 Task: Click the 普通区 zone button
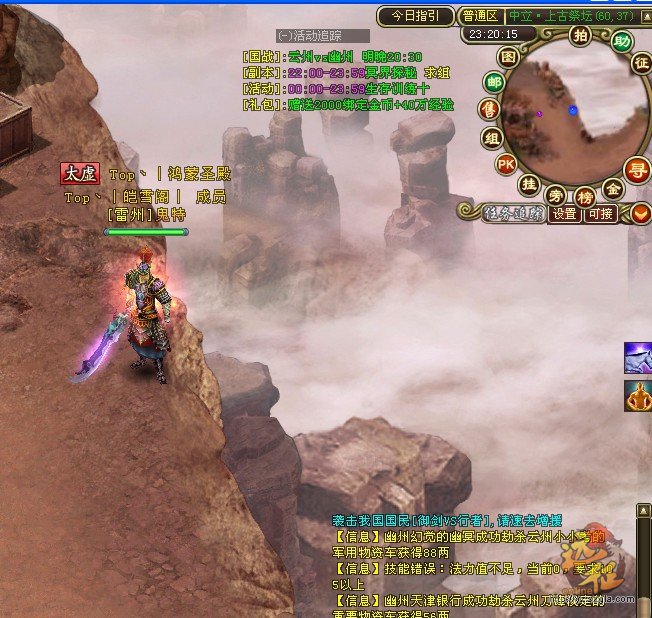pos(481,16)
